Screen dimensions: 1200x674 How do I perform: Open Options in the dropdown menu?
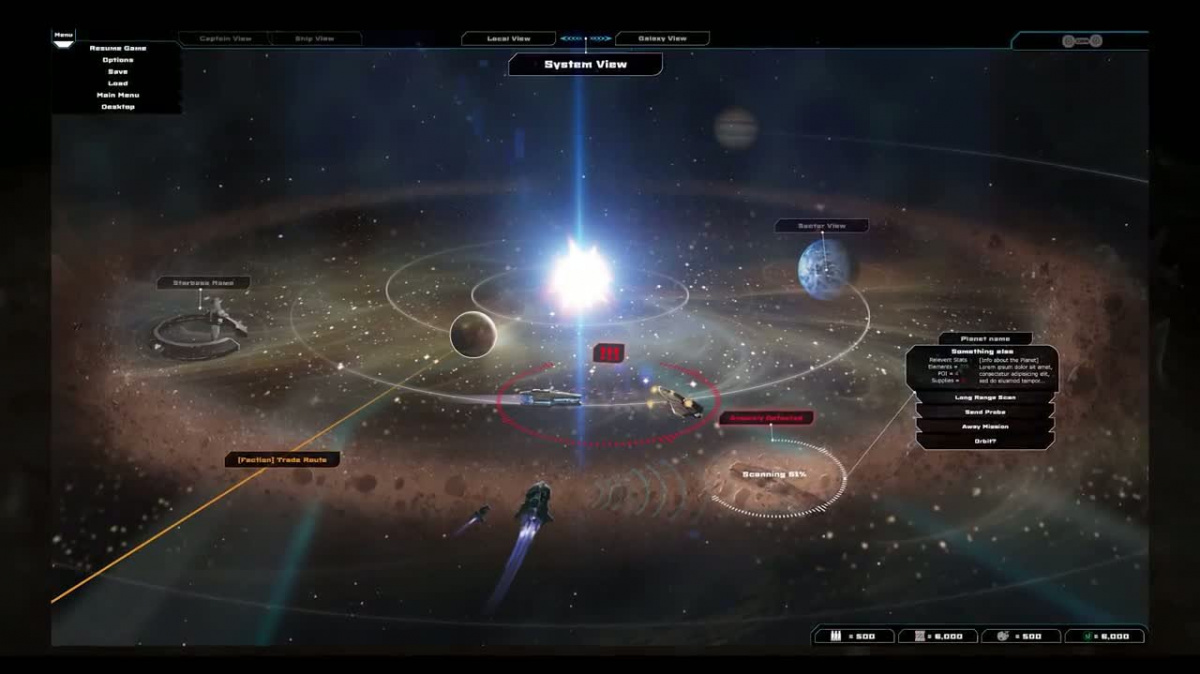click(117, 60)
